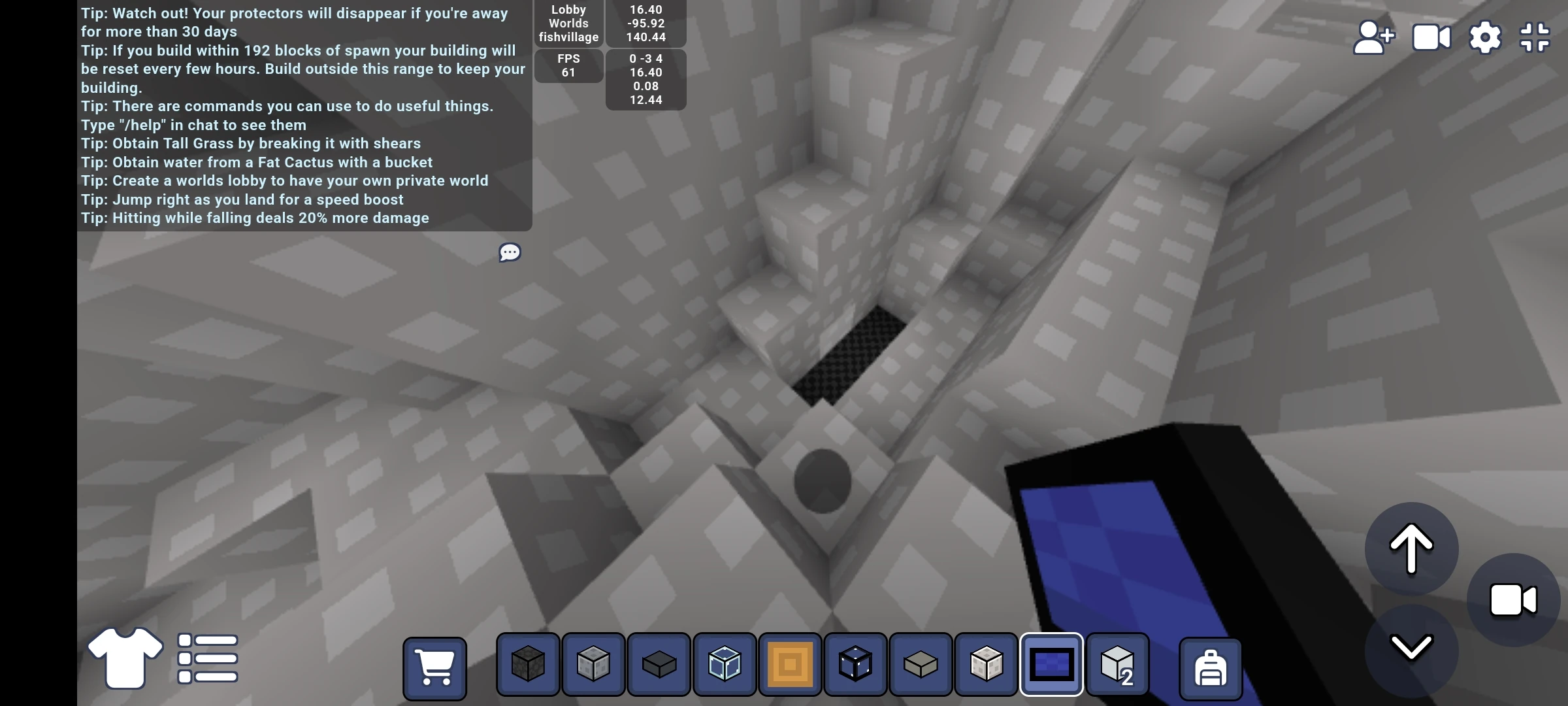Click the coordinates display panel
1568x706 pixels.
(x=645, y=23)
